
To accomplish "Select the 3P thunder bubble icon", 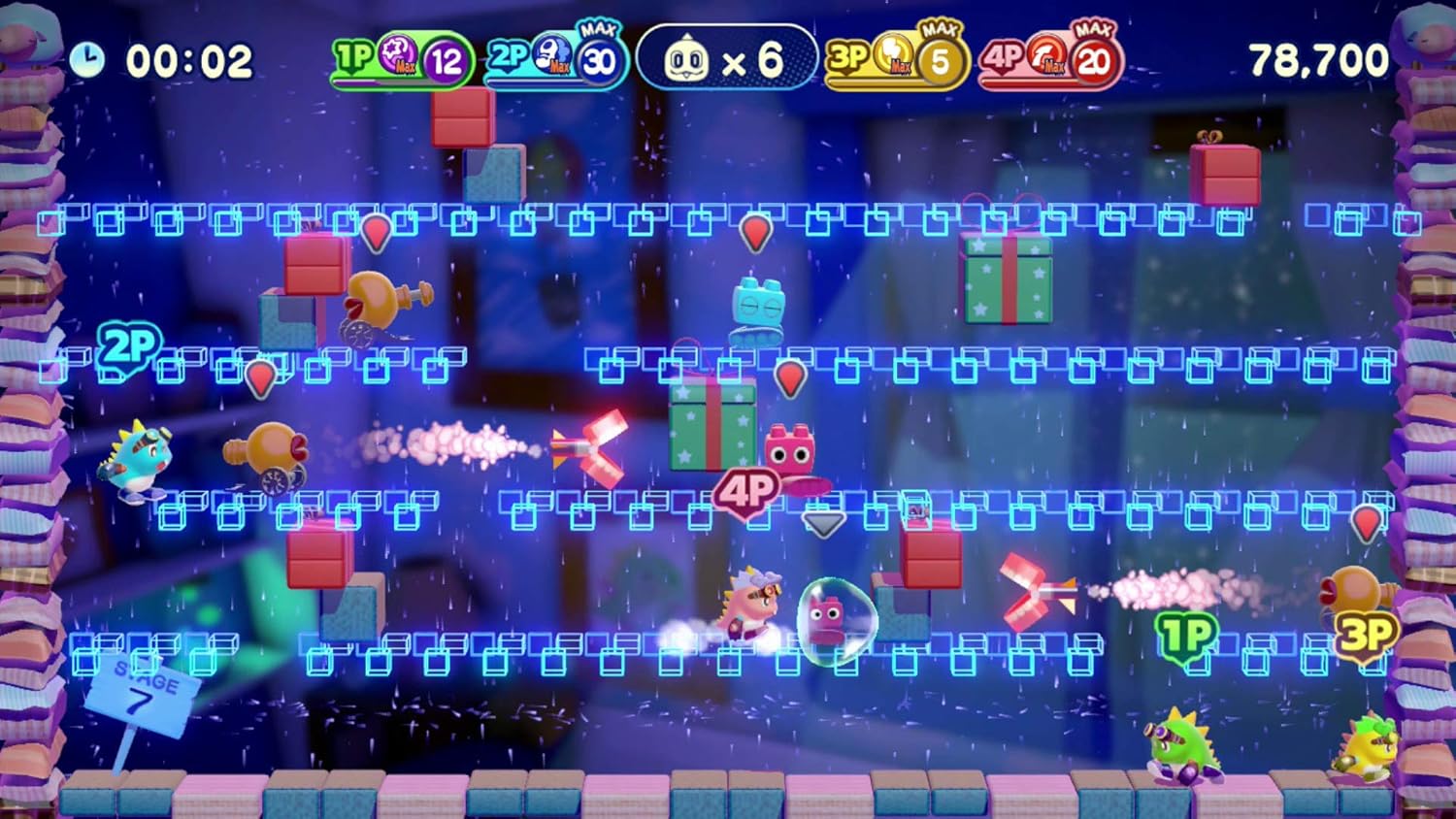I will click(891, 58).
